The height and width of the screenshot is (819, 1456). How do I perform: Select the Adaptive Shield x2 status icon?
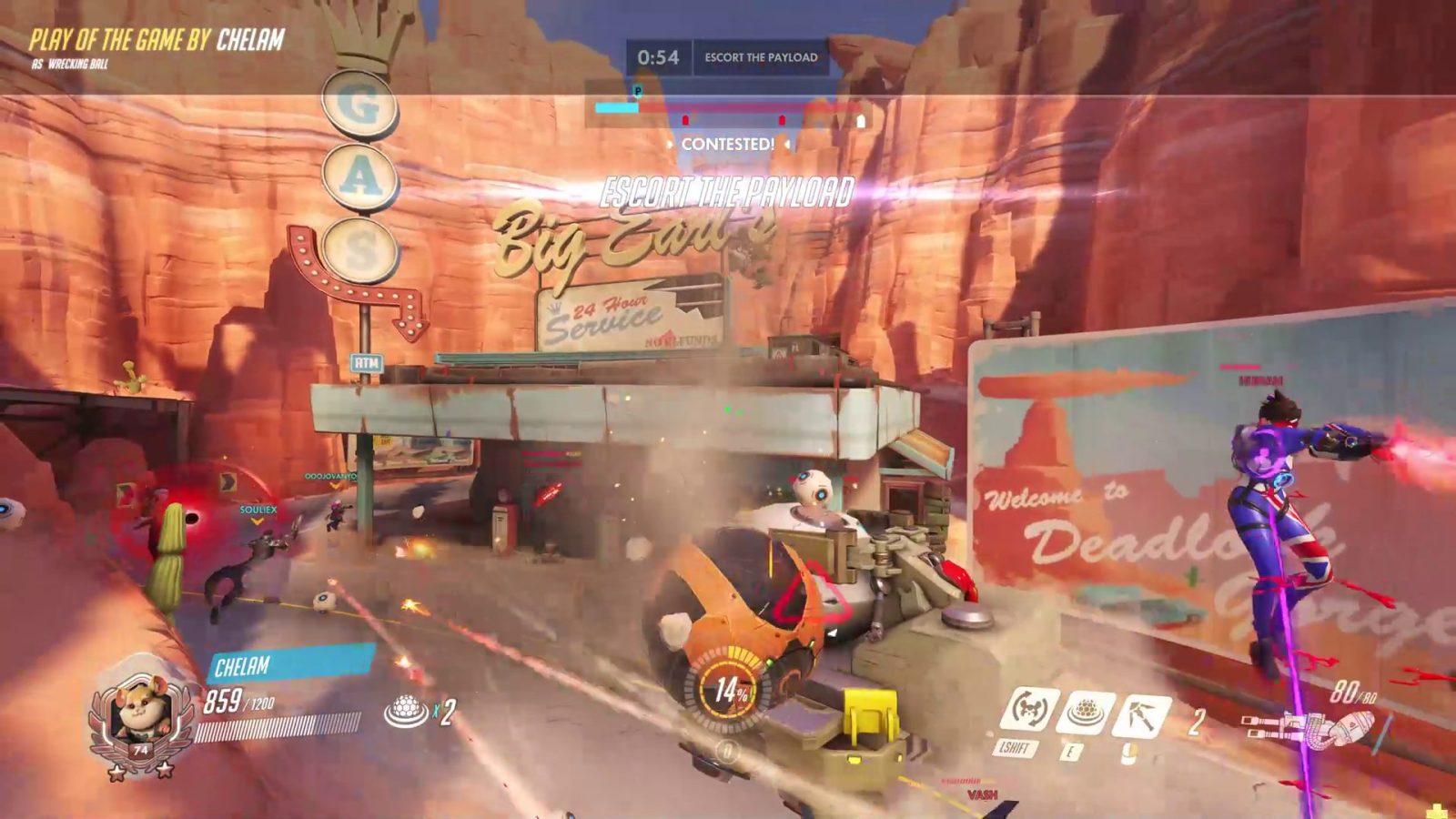click(407, 712)
